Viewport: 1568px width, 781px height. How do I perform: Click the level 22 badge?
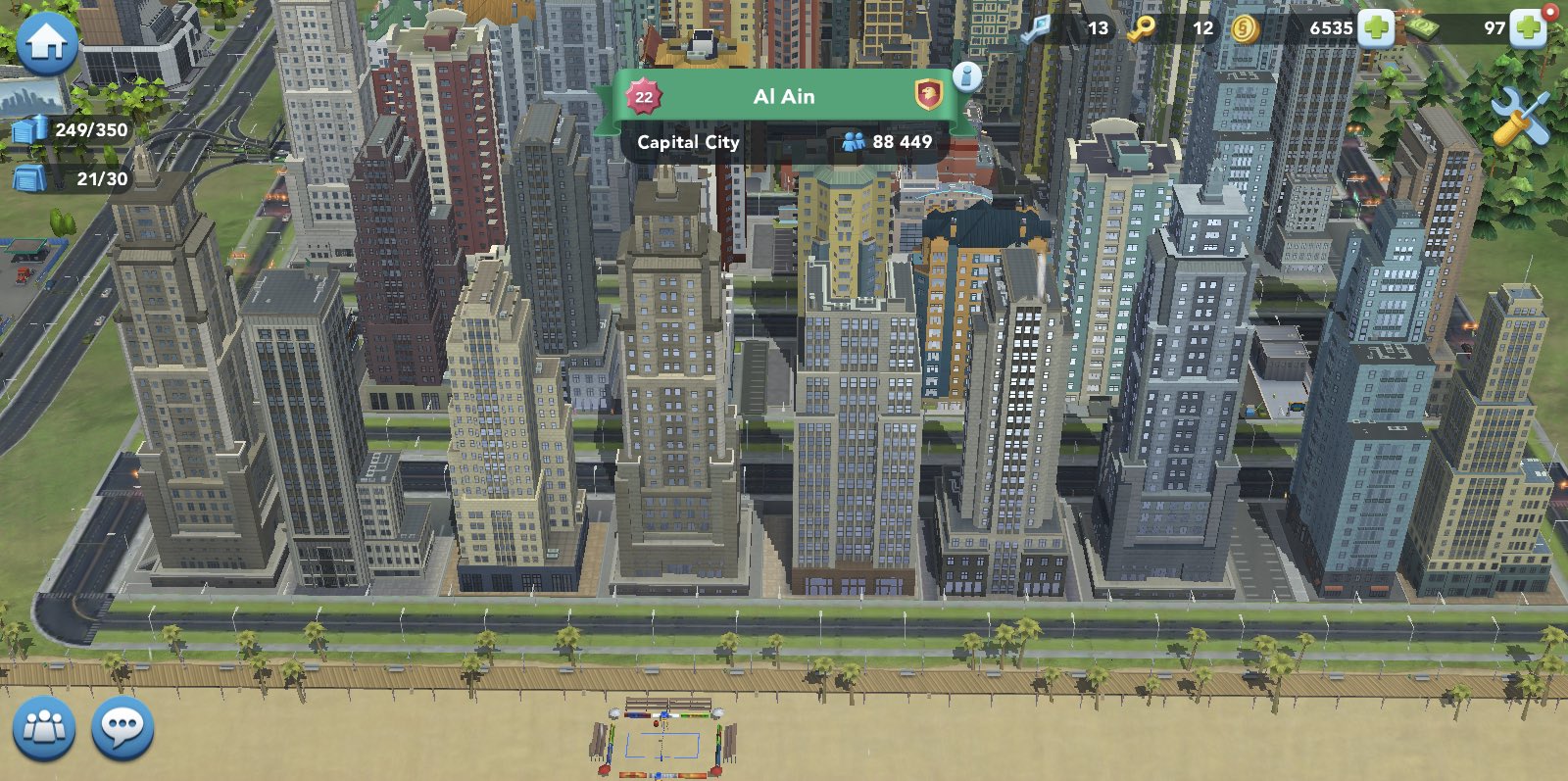coord(645,96)
